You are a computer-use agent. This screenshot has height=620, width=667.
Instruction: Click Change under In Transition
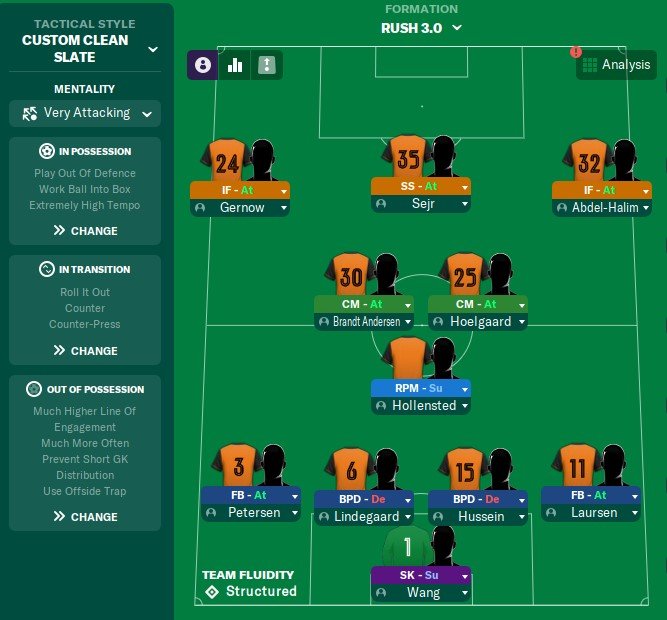pos(86,351)
